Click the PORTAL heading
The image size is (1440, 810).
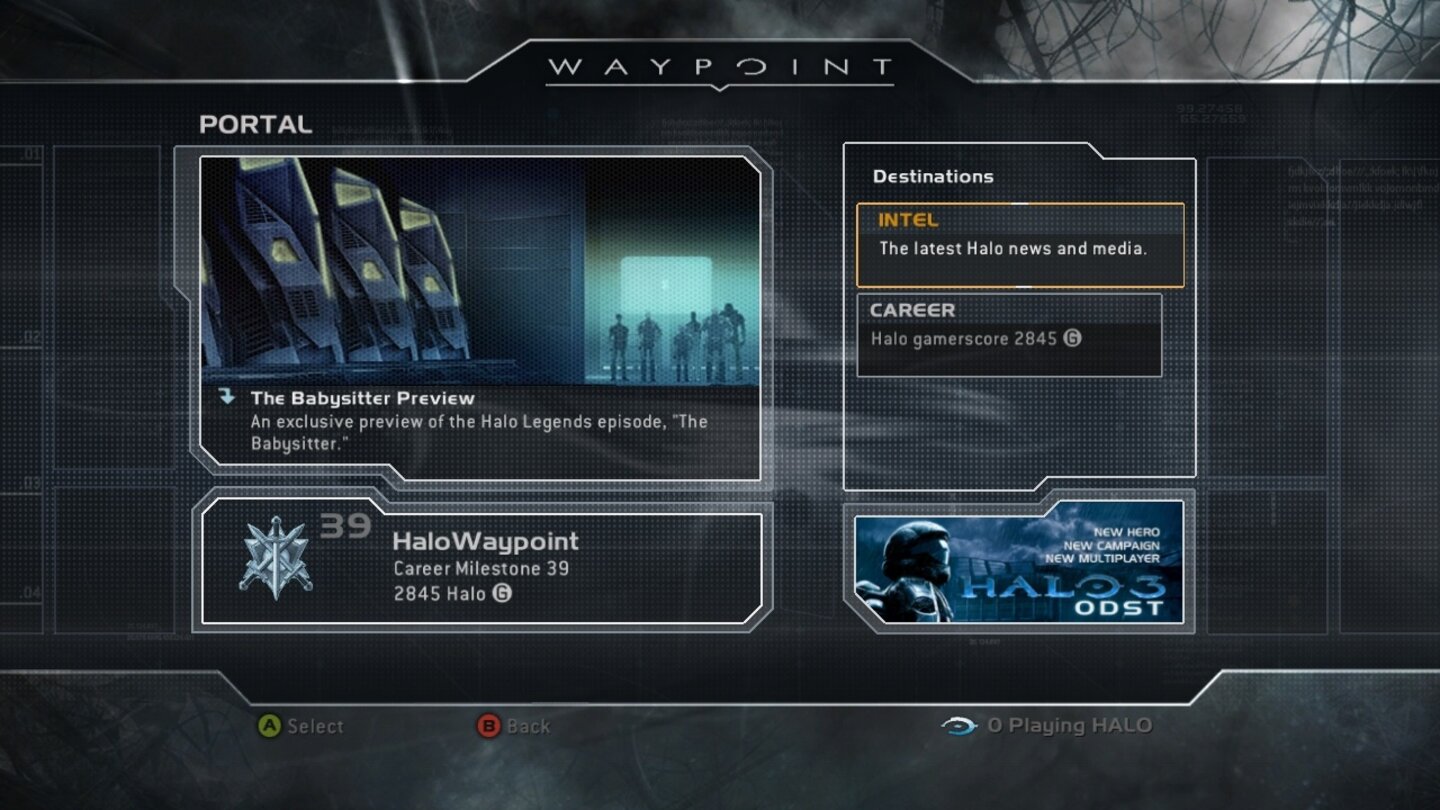click(256, 126)
